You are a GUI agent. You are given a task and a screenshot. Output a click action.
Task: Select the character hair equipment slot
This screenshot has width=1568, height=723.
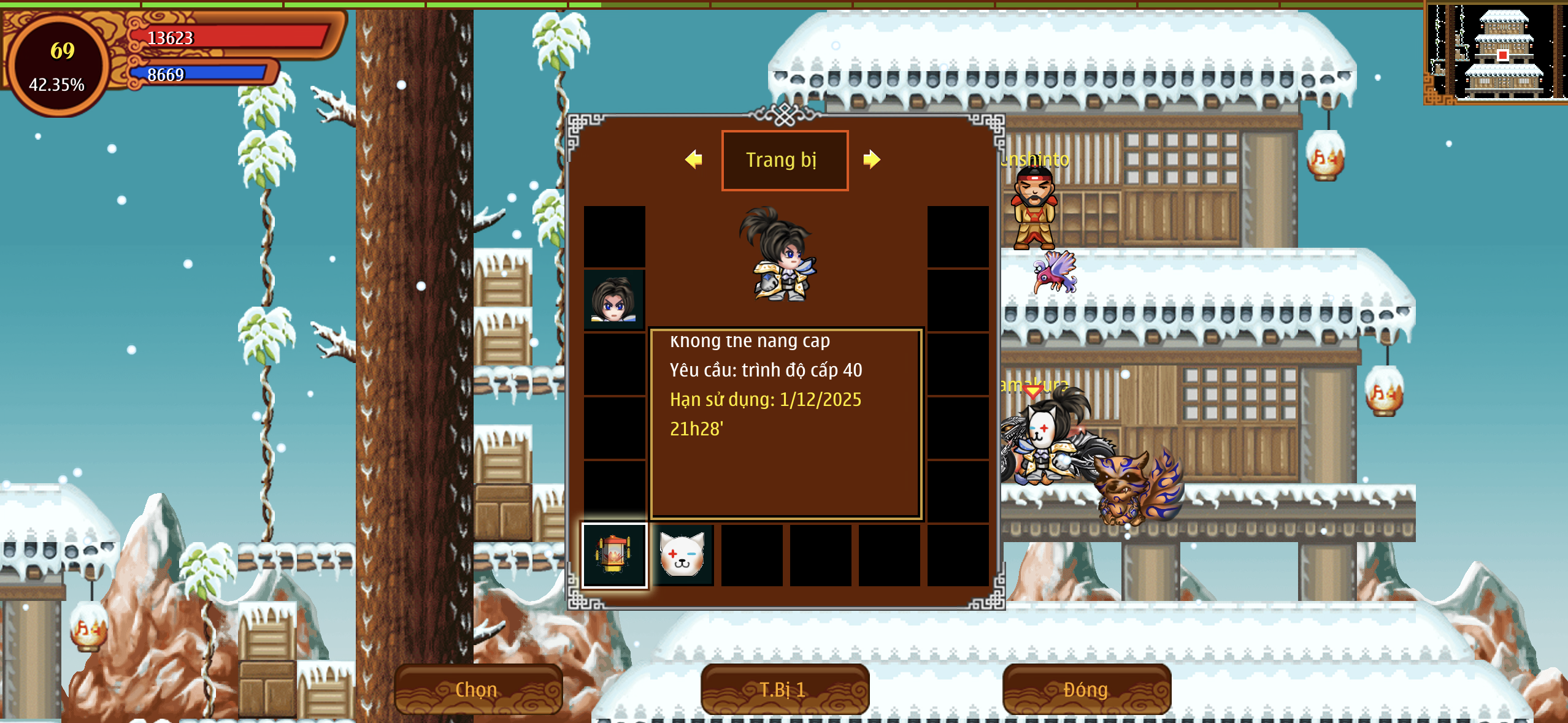coord(614,300)
